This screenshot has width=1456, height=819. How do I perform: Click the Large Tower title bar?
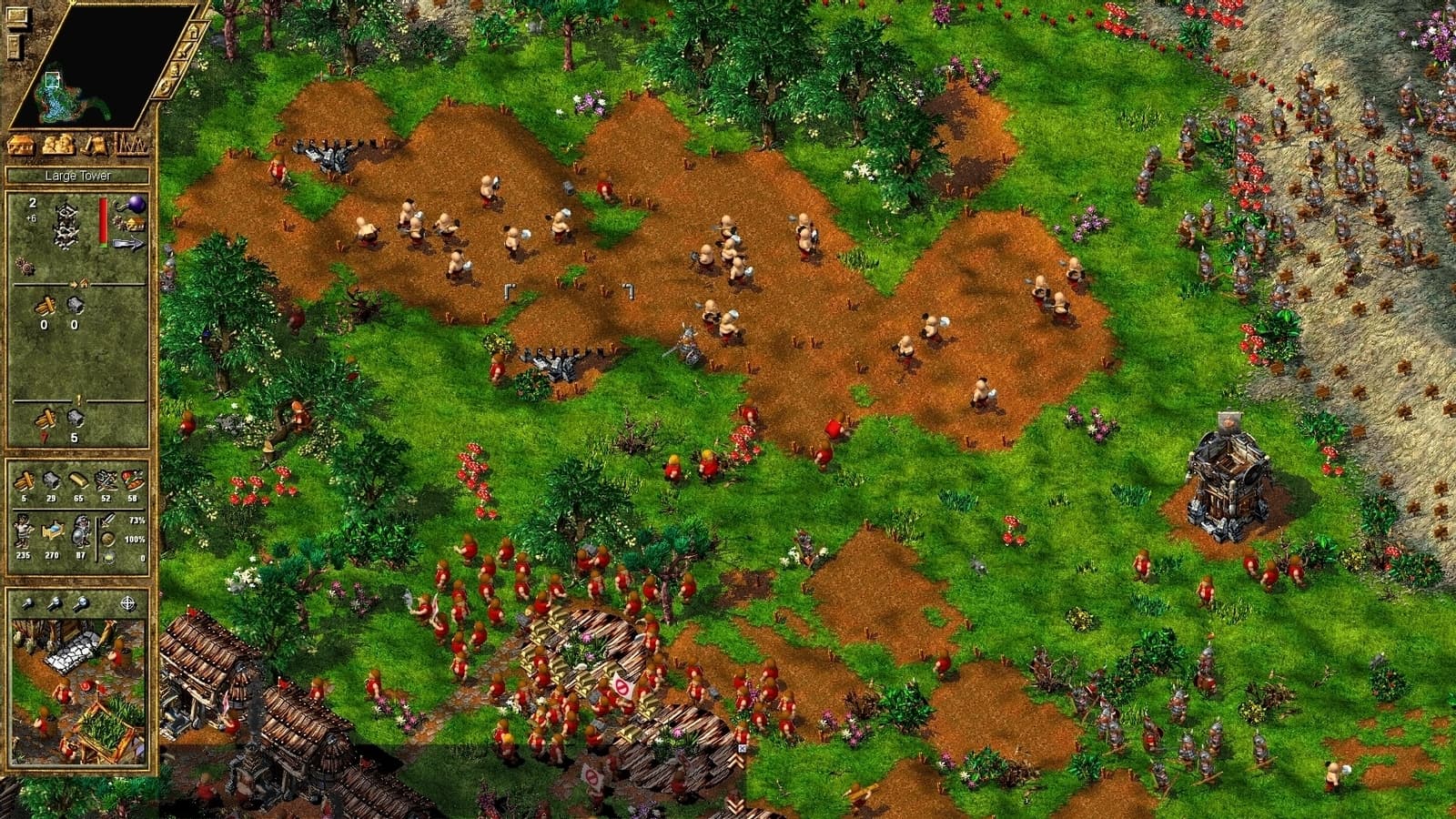point(78,176)
